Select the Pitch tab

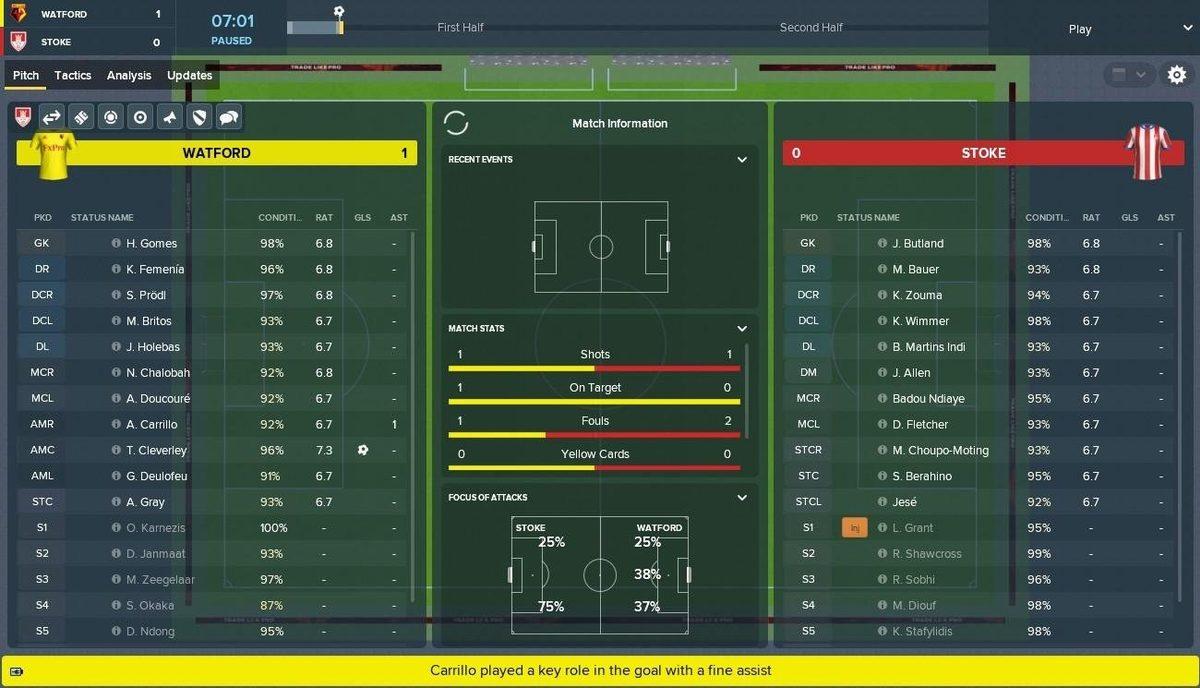pyautogui.click(x=26, y=75)
